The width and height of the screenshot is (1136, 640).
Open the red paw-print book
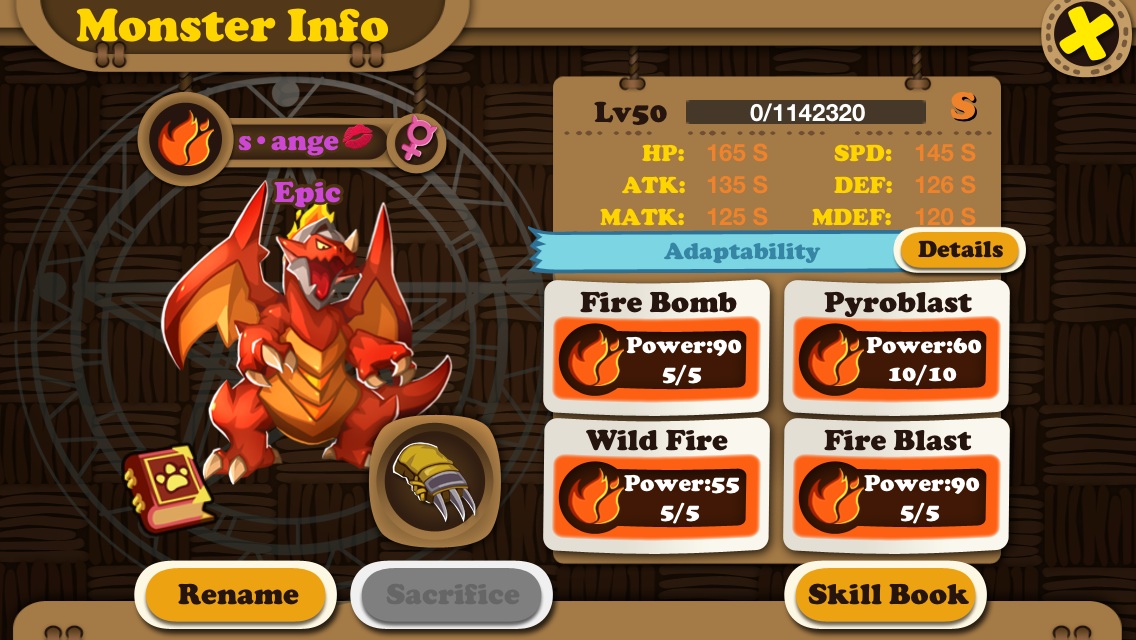169,487
